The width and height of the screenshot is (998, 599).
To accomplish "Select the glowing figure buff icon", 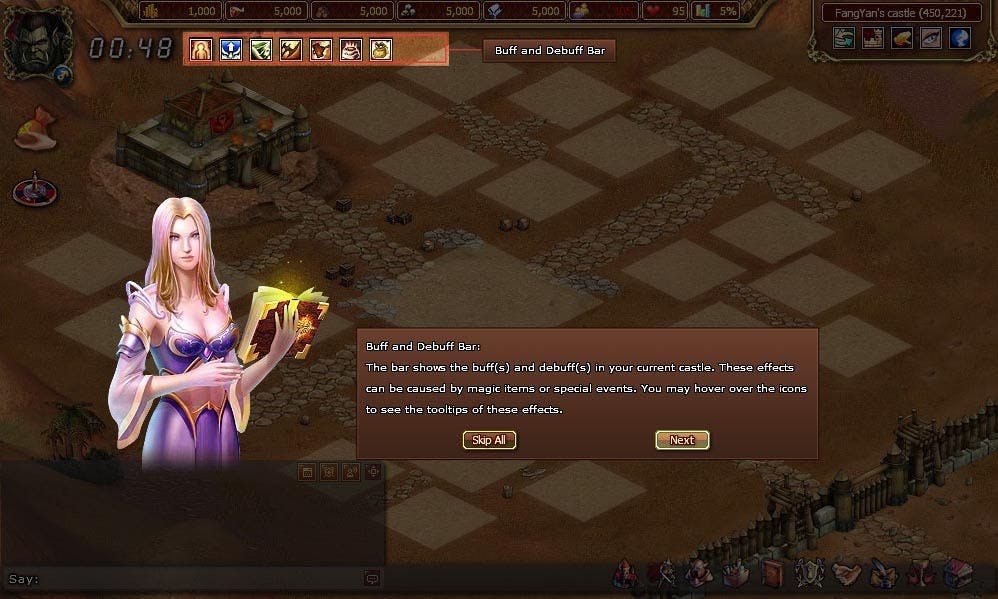I will click(x=201, y=49).
